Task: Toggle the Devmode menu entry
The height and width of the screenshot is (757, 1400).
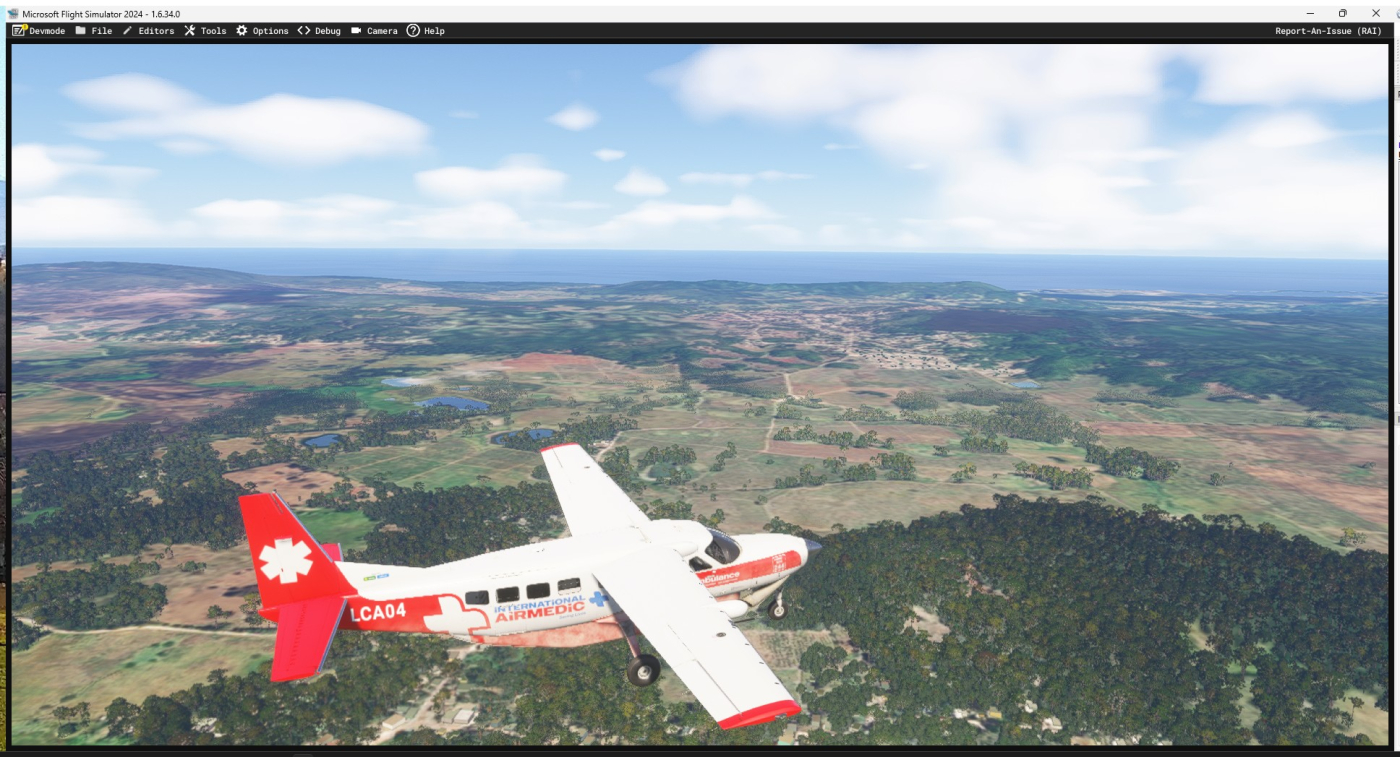Action: pos(39,31)
